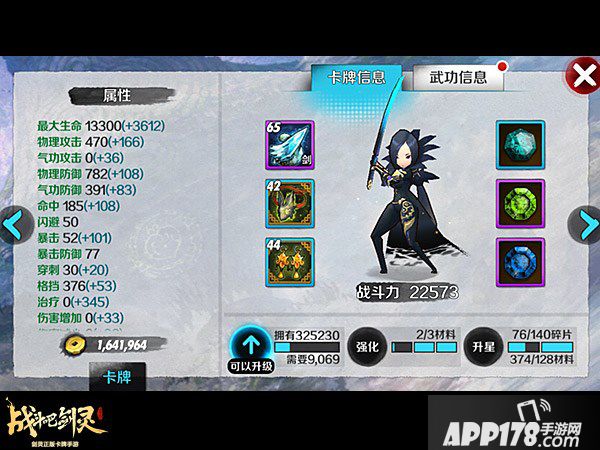600x450 pixels.
Task: Switch to the 武功信息 tab
Action: pos(458,78)
